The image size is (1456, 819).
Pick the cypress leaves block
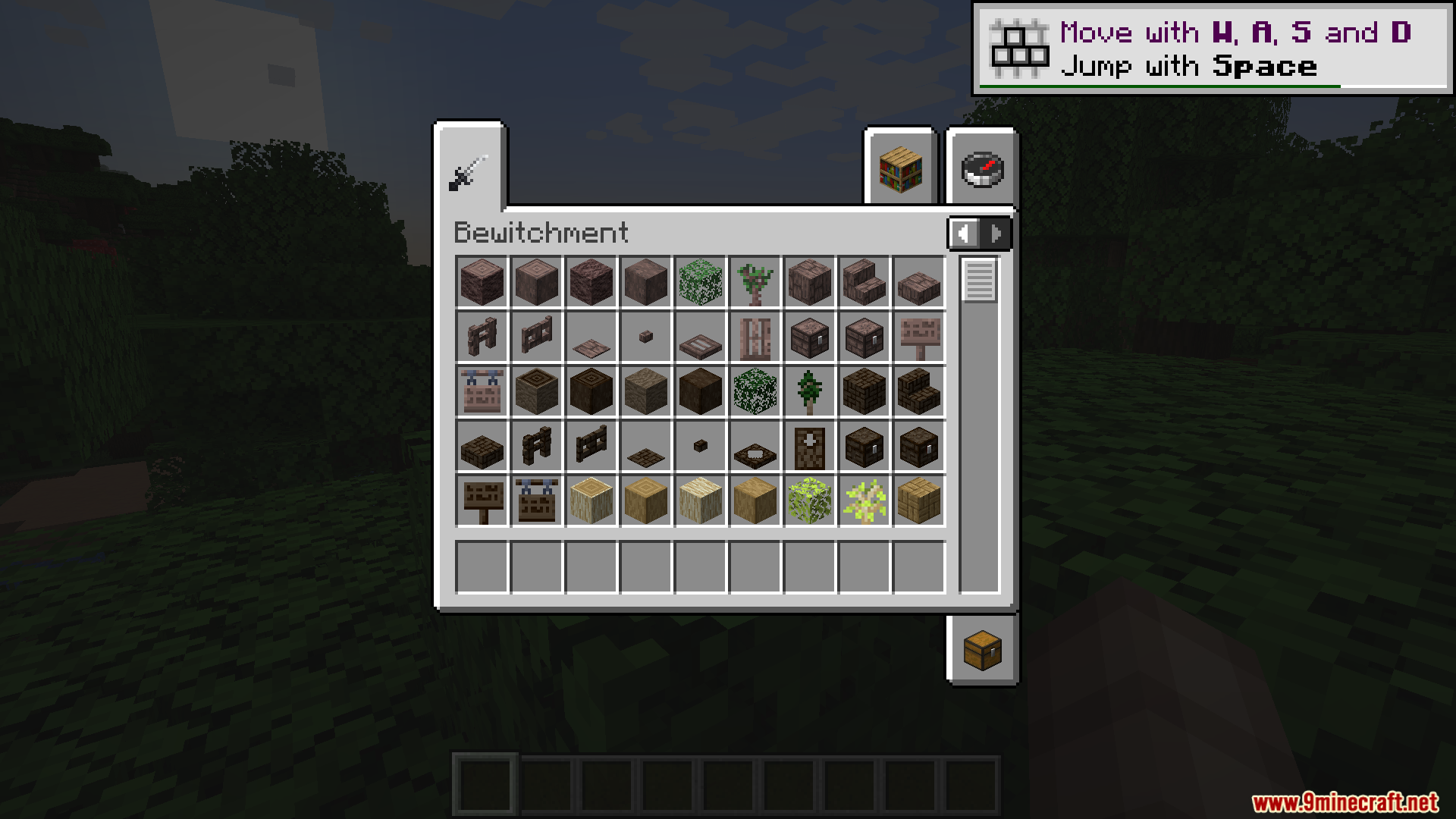tap(700, 281)
